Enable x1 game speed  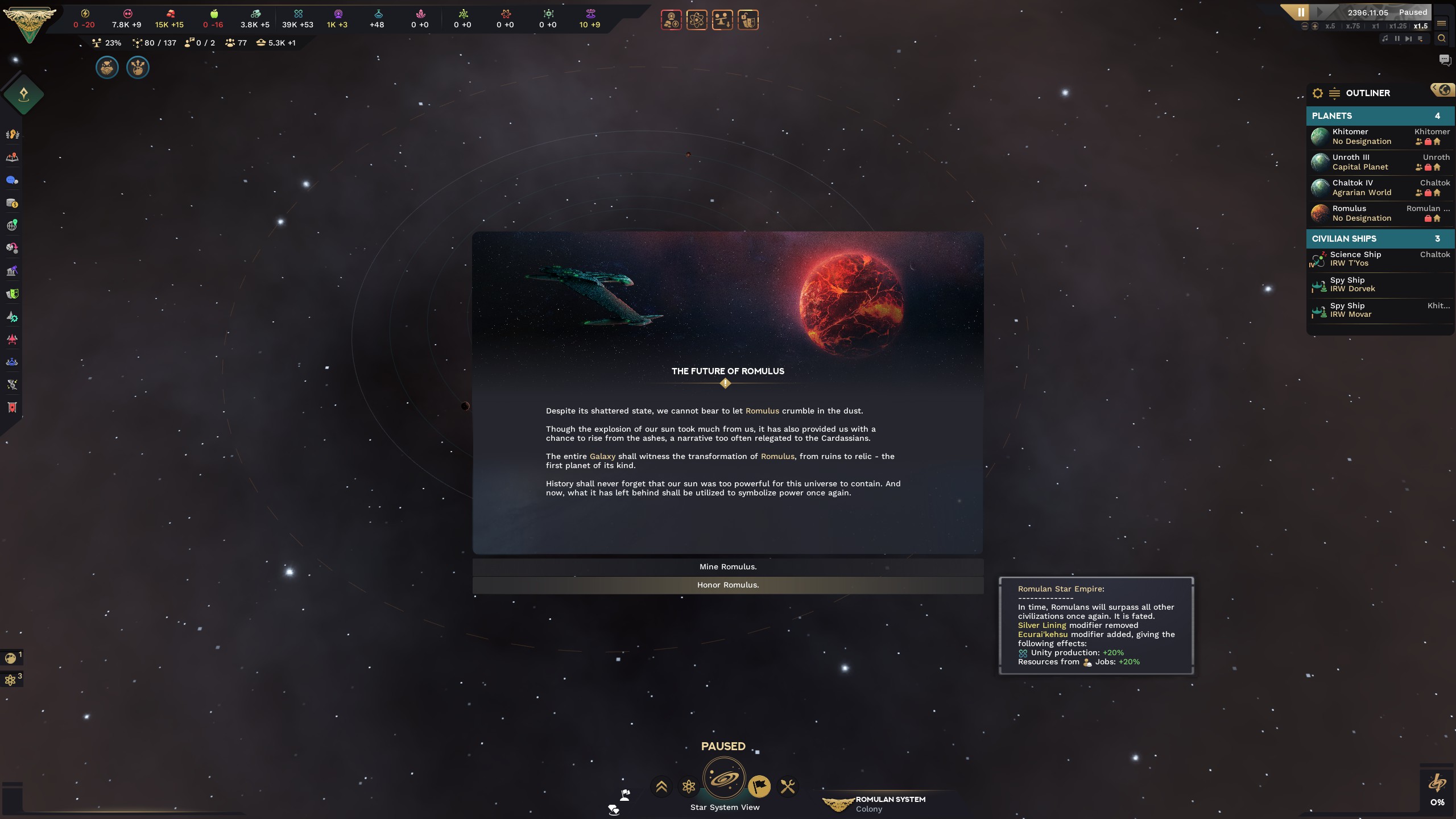tap(1376, 27)
